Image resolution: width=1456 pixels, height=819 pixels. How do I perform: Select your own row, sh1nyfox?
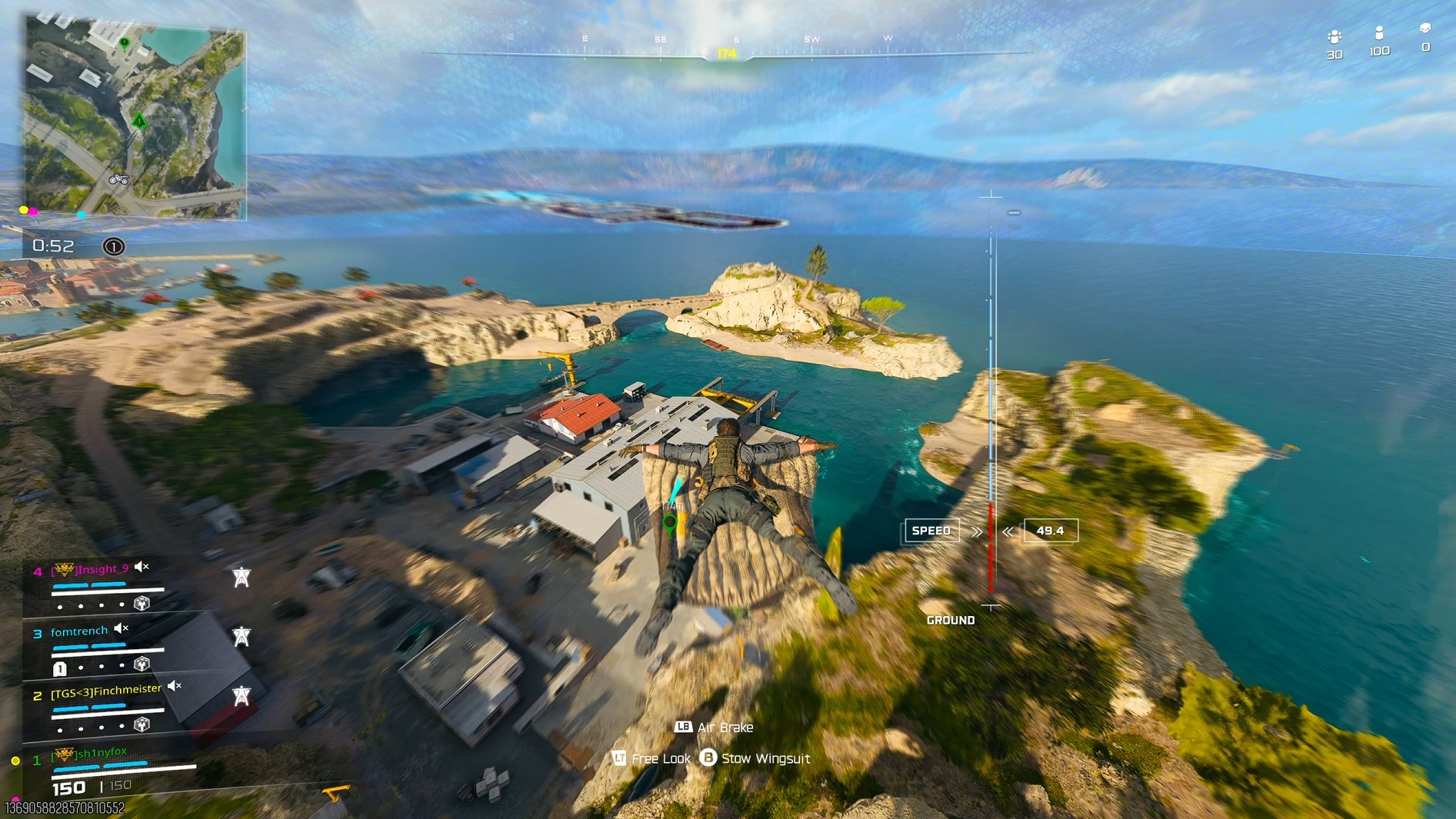[100, 753]
